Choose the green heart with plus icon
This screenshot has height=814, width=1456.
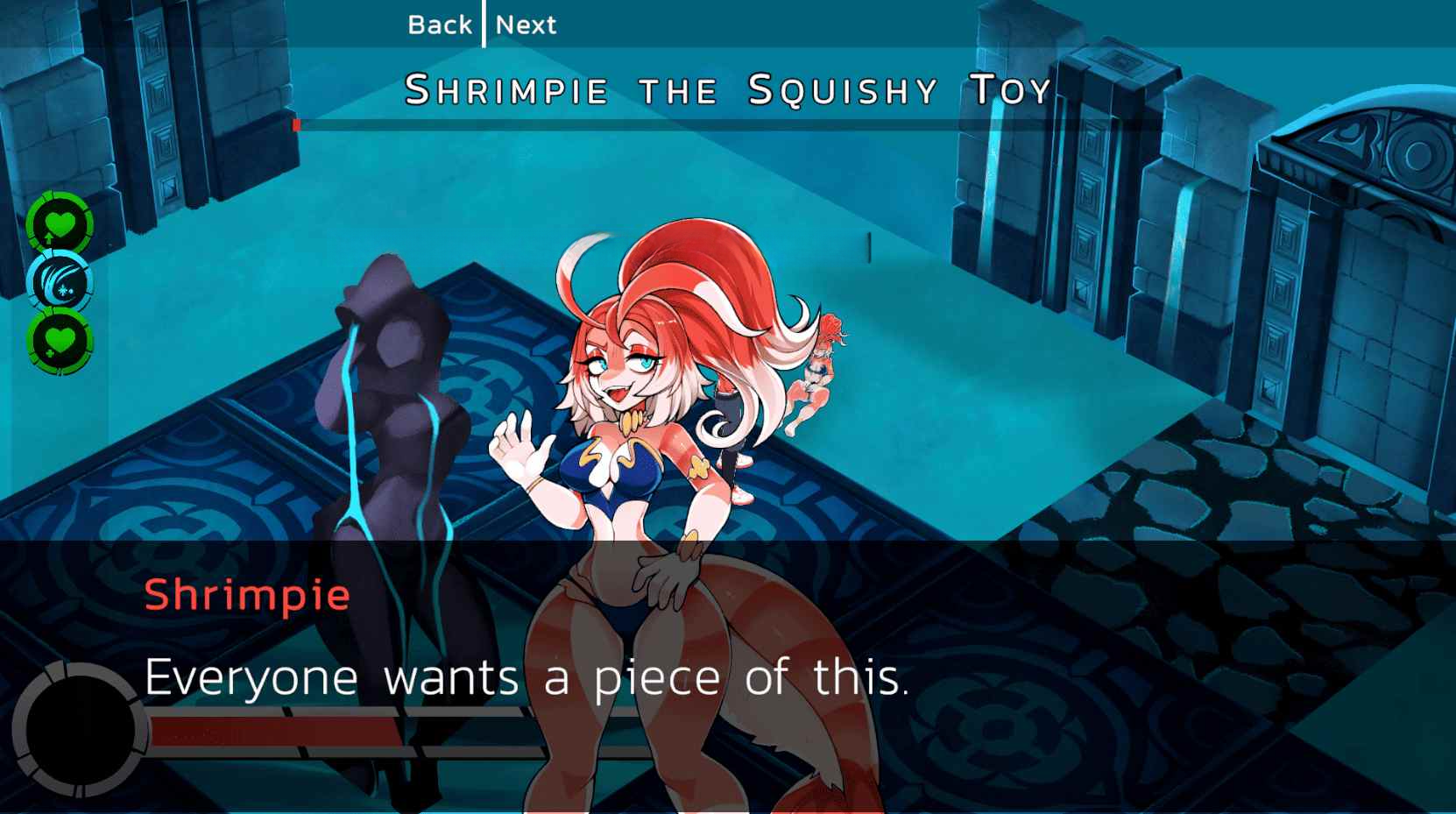60,341
